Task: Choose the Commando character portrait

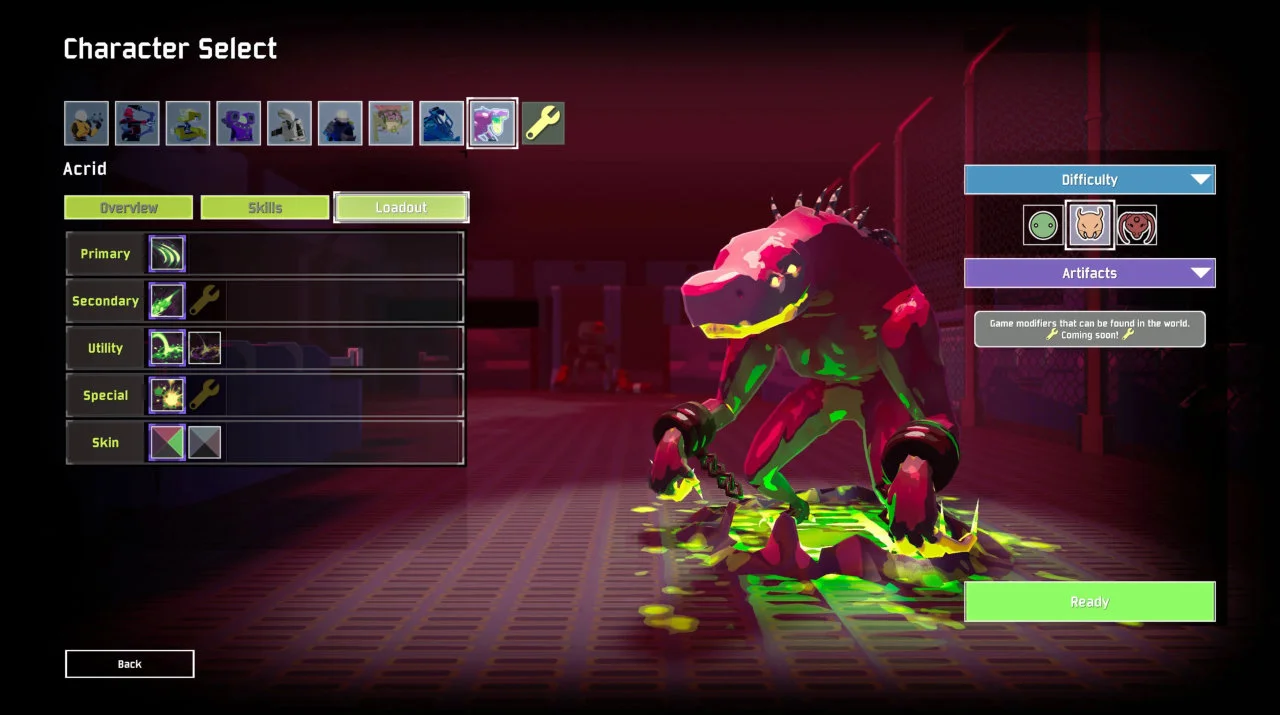Action: [86, 123]
